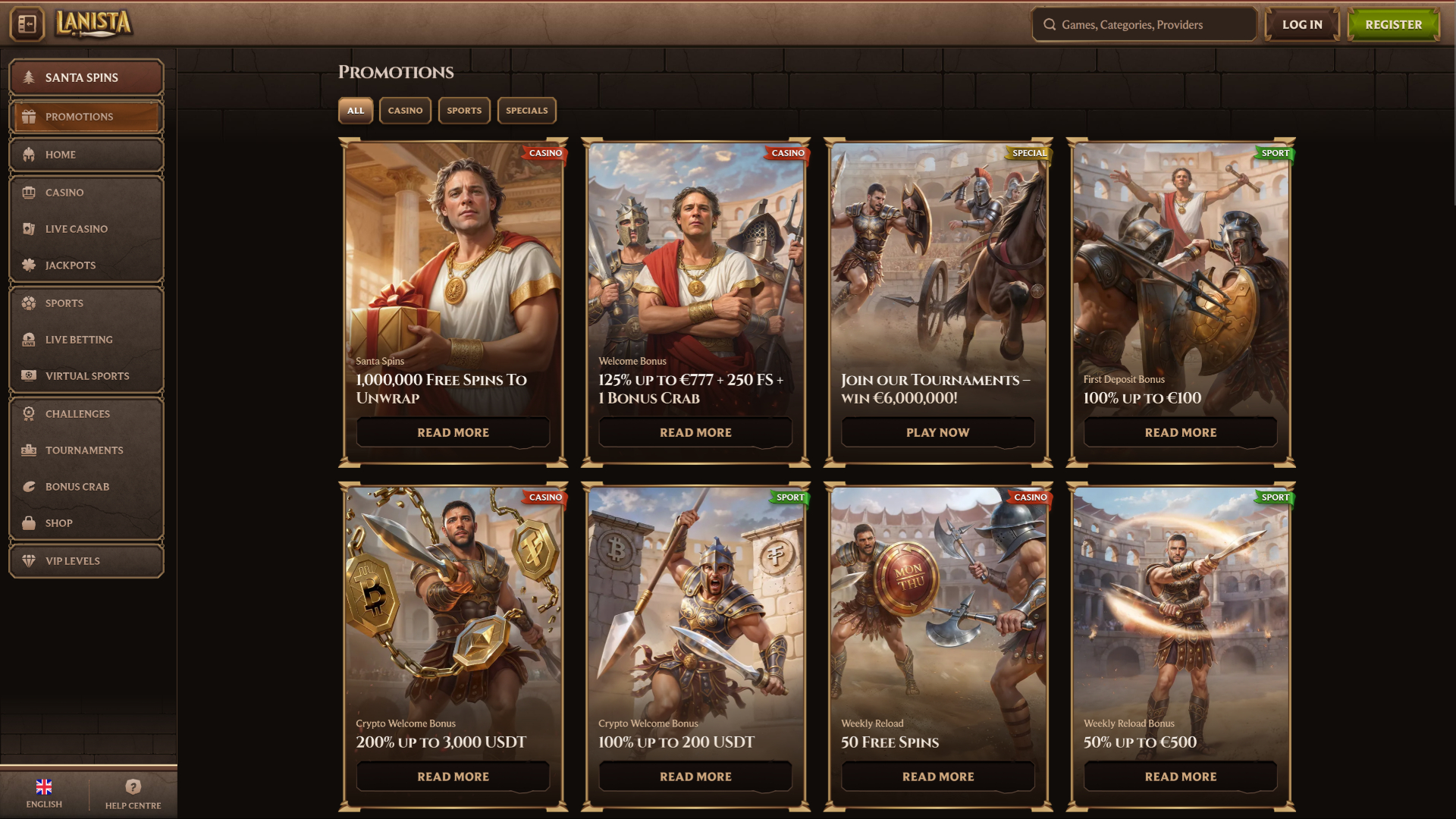Go to the Live Casino menu entry

point(76,228)
